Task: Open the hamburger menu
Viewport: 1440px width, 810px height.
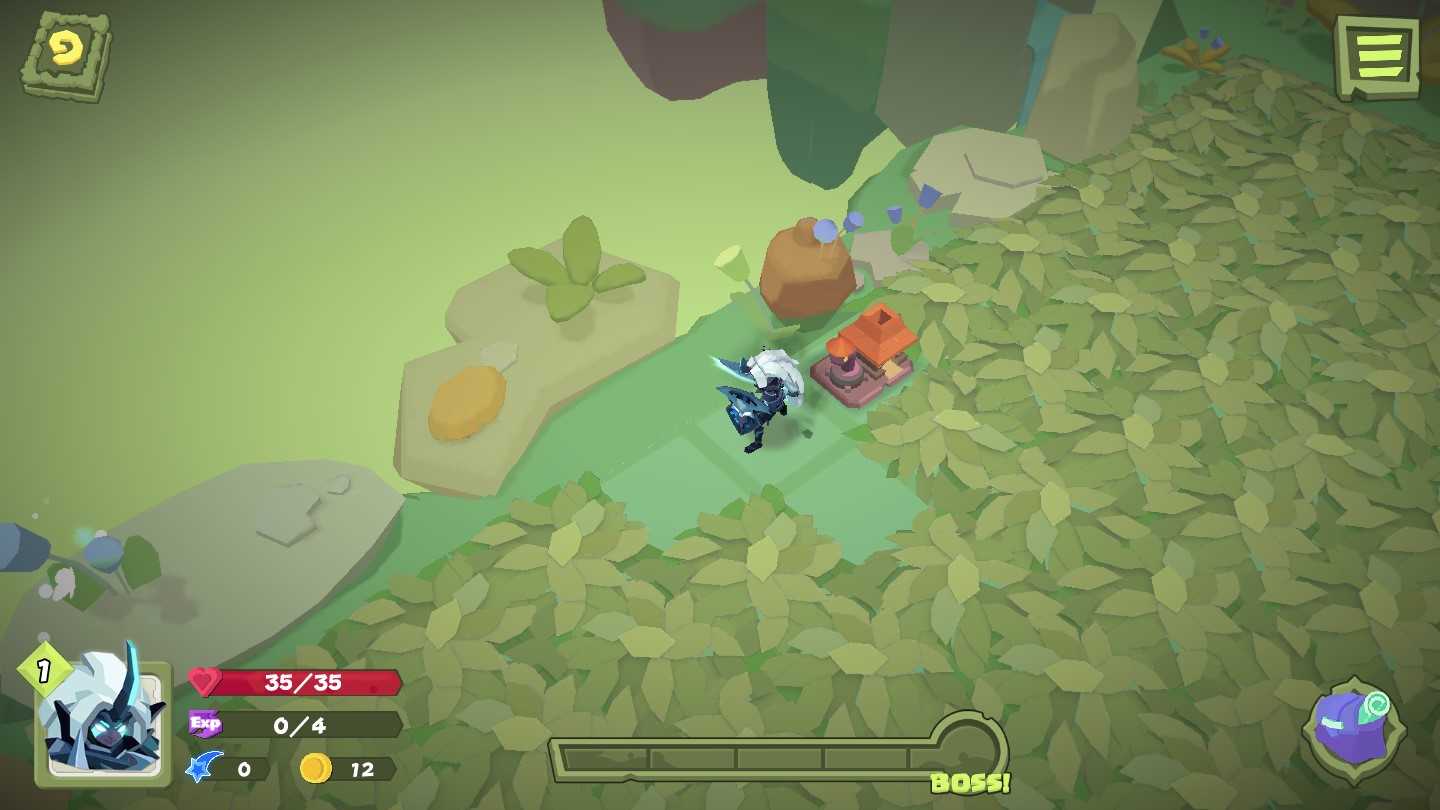Action: pyautogui.click(x=1379, y=54)
